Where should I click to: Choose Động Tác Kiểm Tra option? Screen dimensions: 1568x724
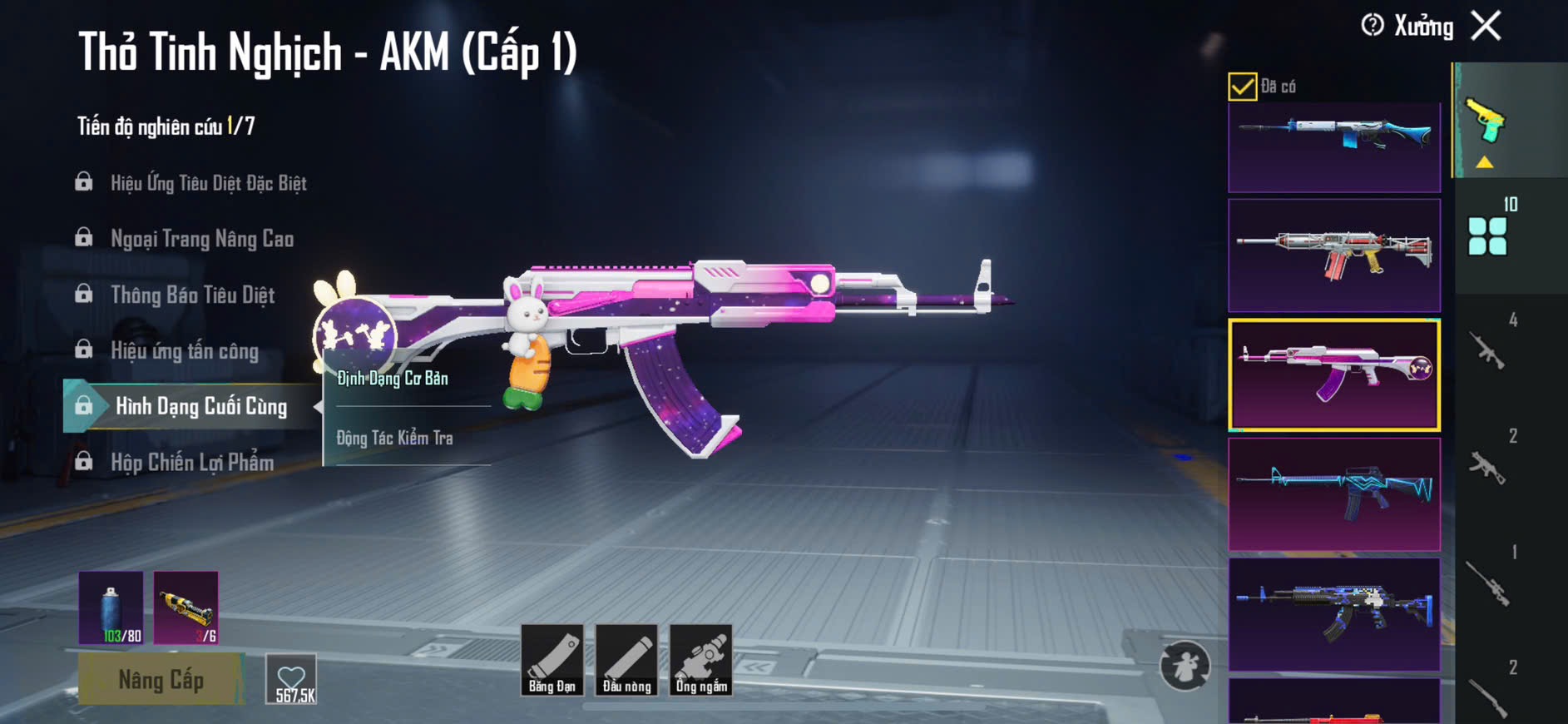tap(394, 438)
